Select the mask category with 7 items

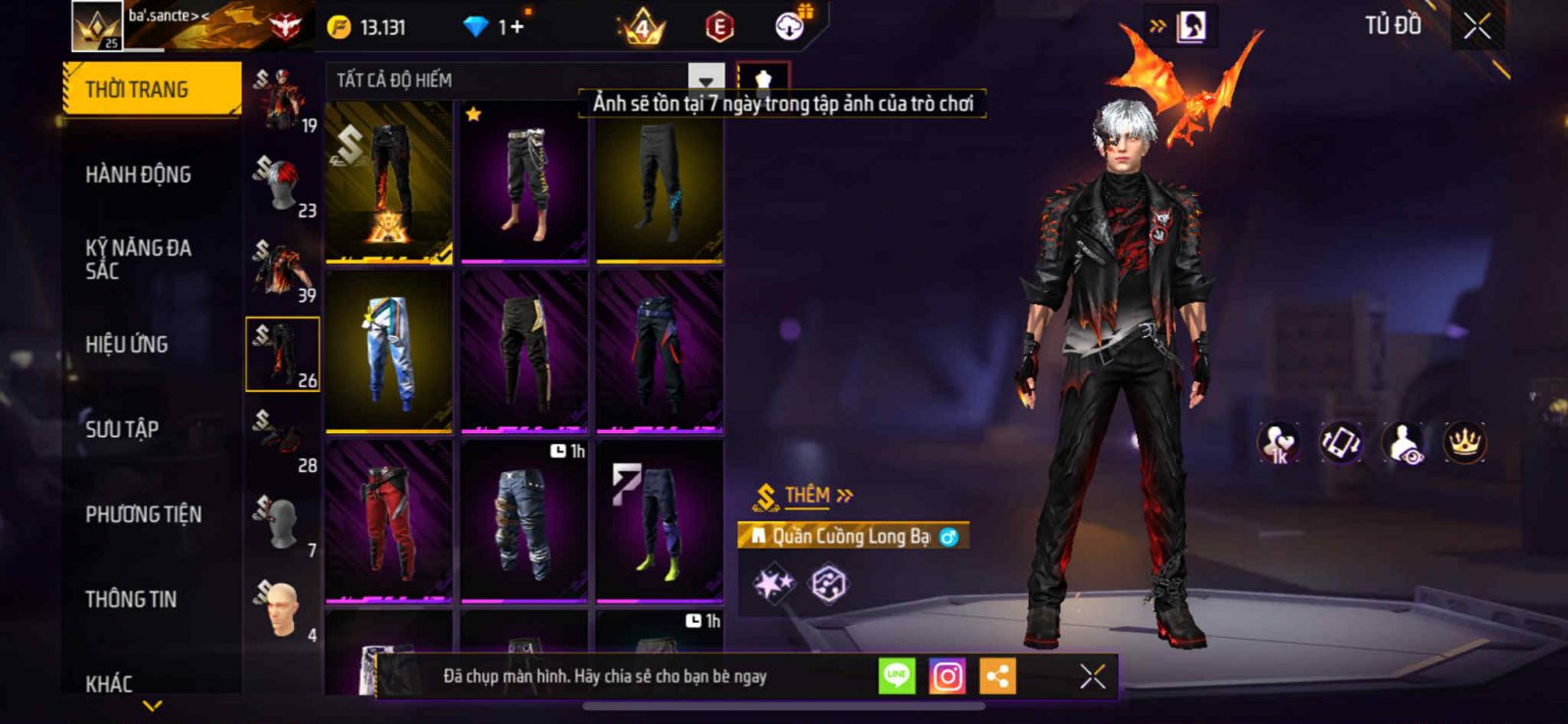coord(282,524)
